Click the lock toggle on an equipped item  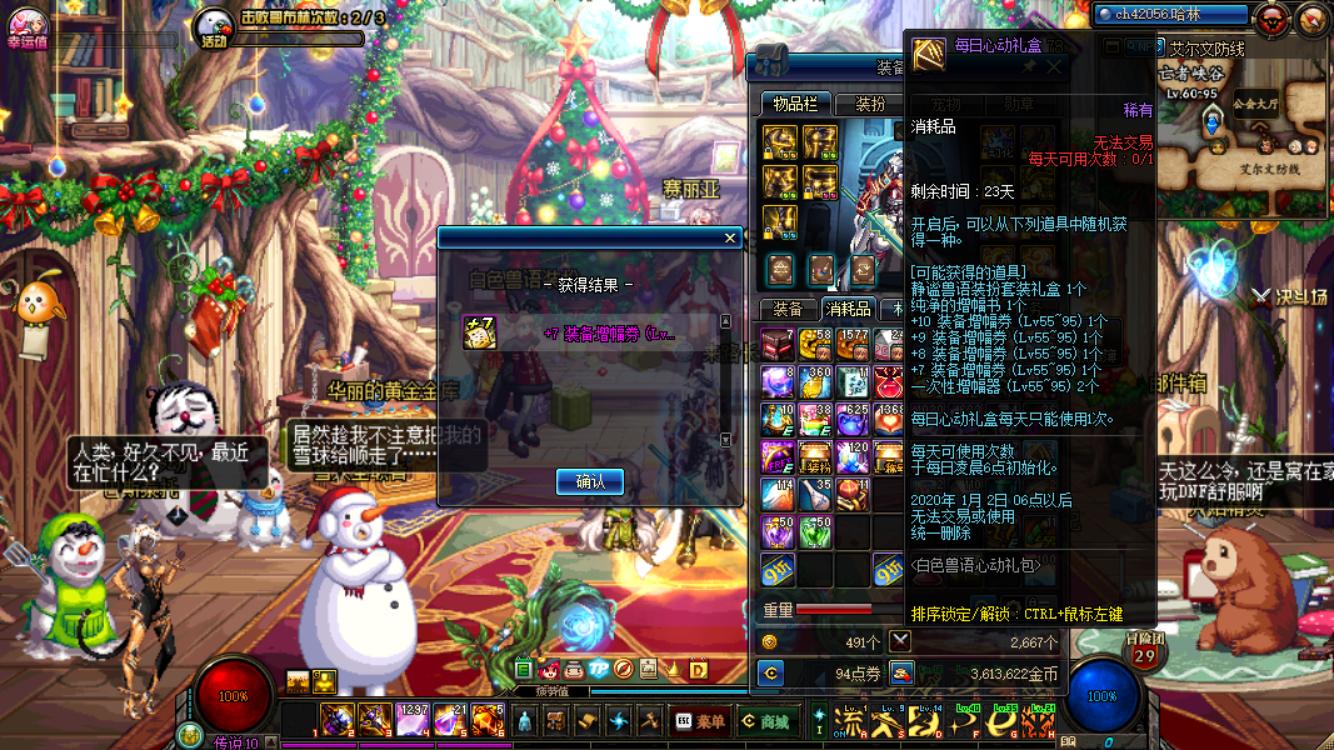click(768, 154)
